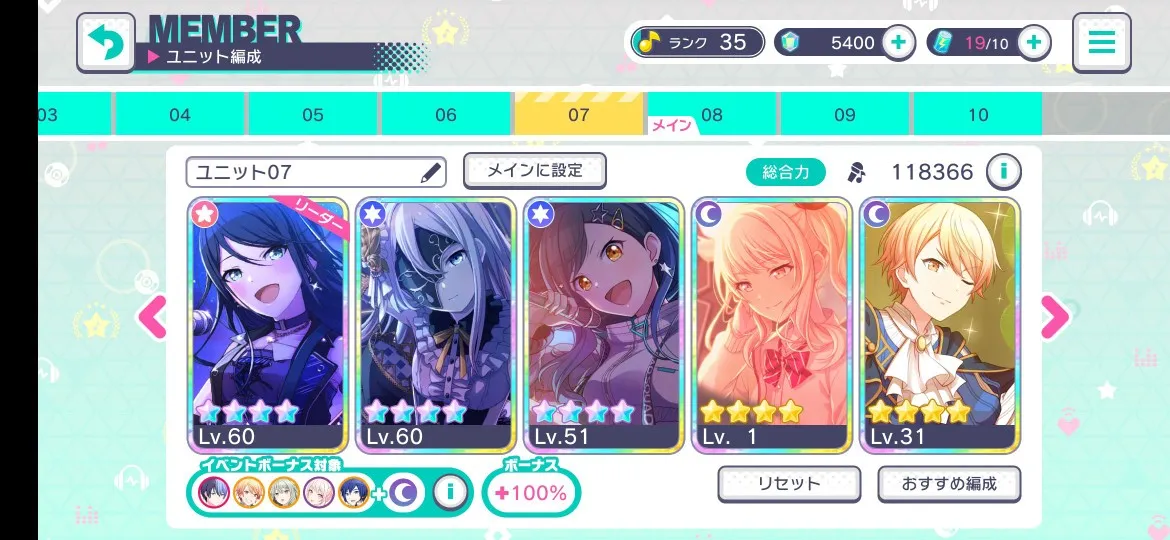1170x540 pixels.
Task: Set this unit as main with メインに設定
Action: pos(535,170)
